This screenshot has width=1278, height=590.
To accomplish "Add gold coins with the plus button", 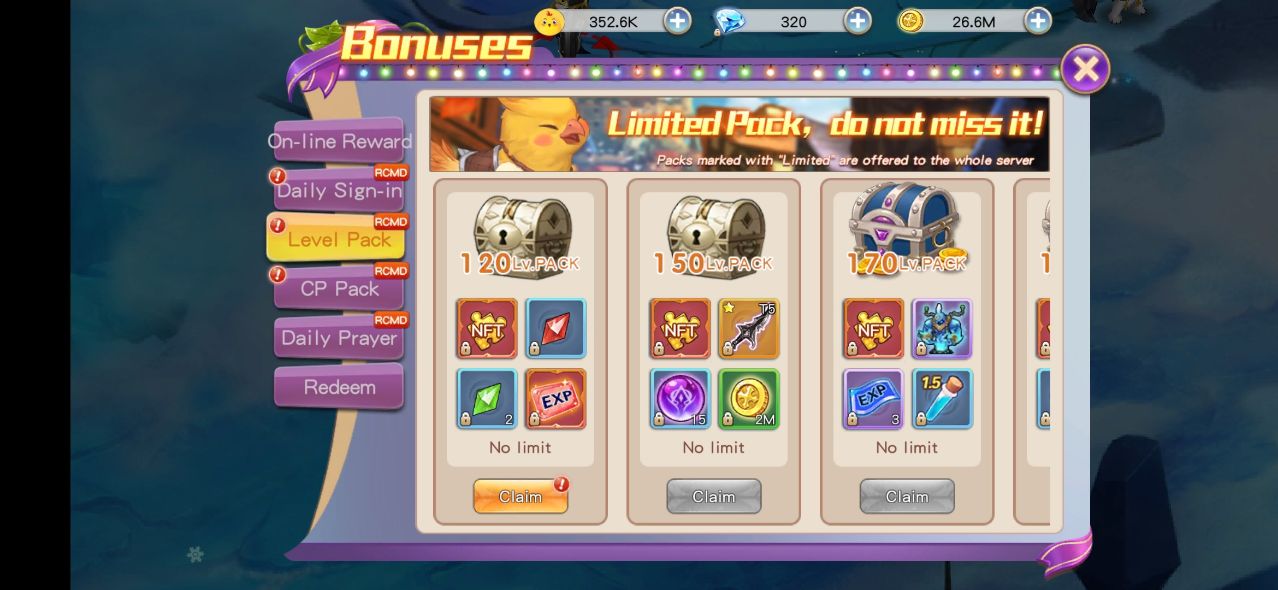I will point(1037,21).
